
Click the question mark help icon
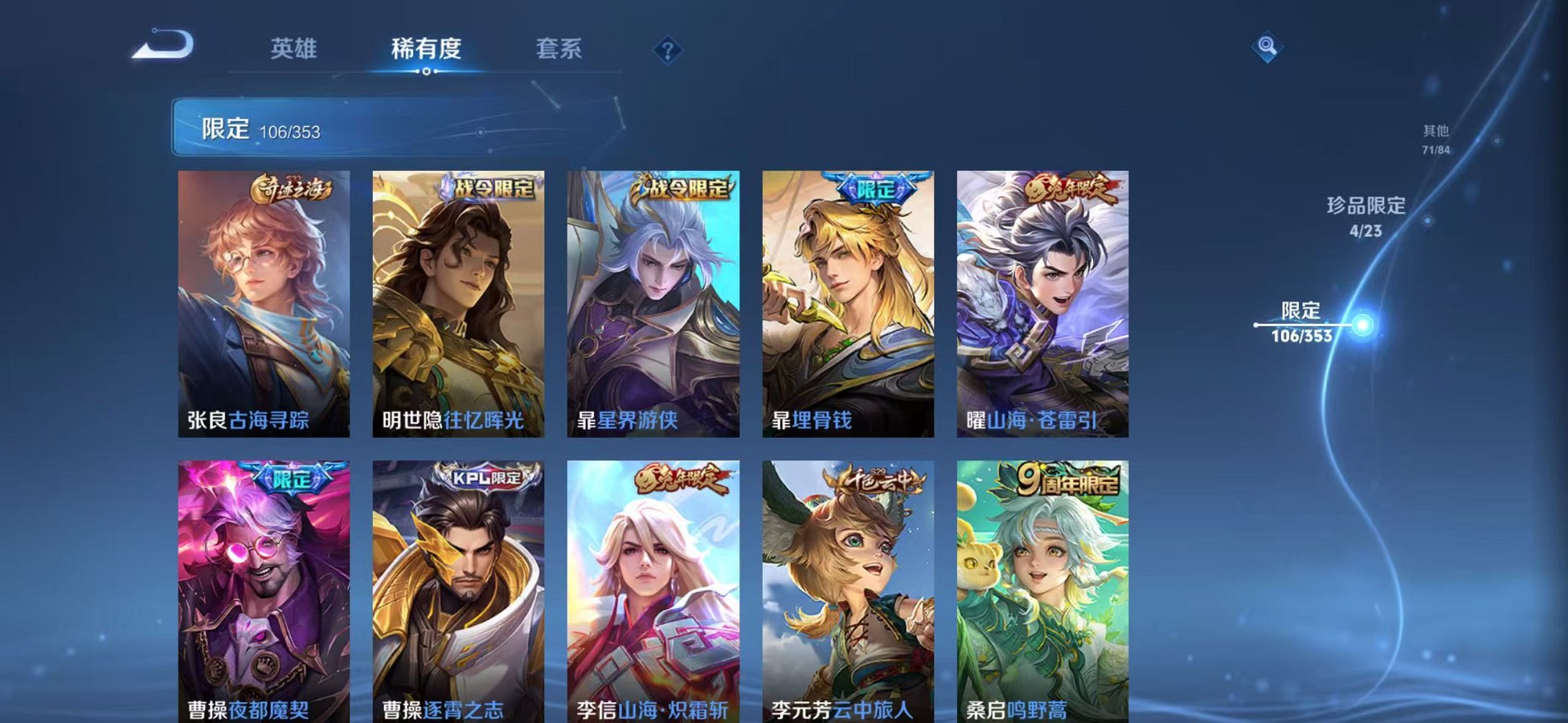point(670,51)
